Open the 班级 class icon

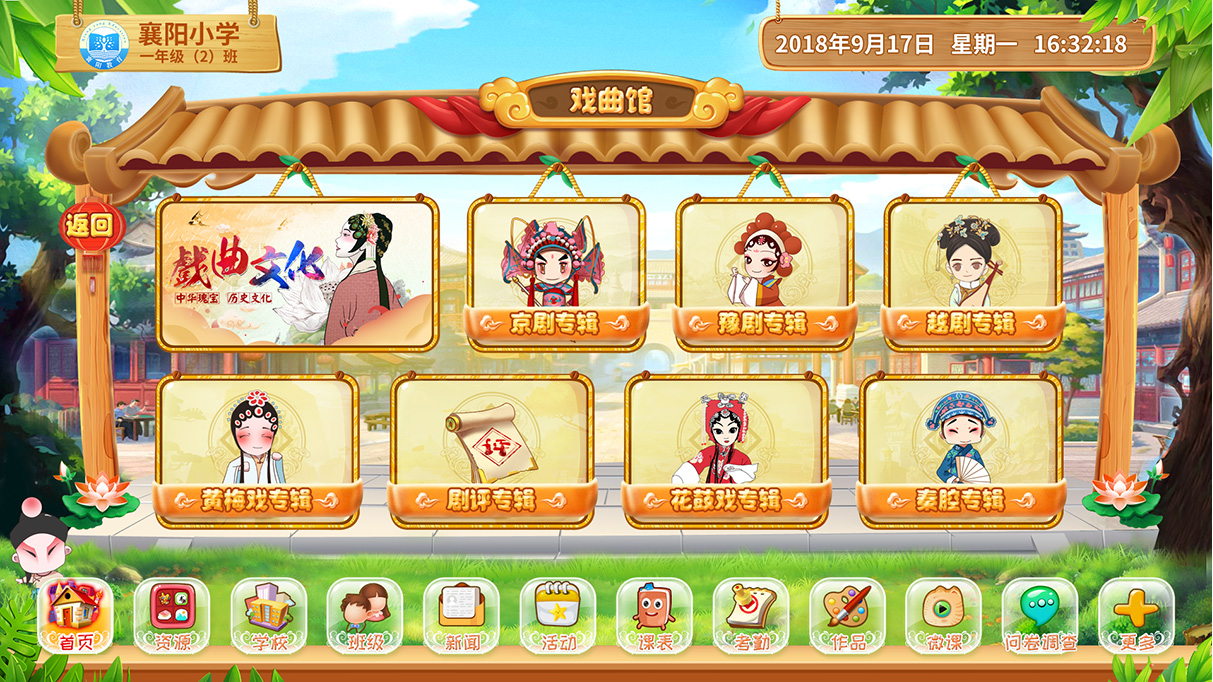[365, 615]
